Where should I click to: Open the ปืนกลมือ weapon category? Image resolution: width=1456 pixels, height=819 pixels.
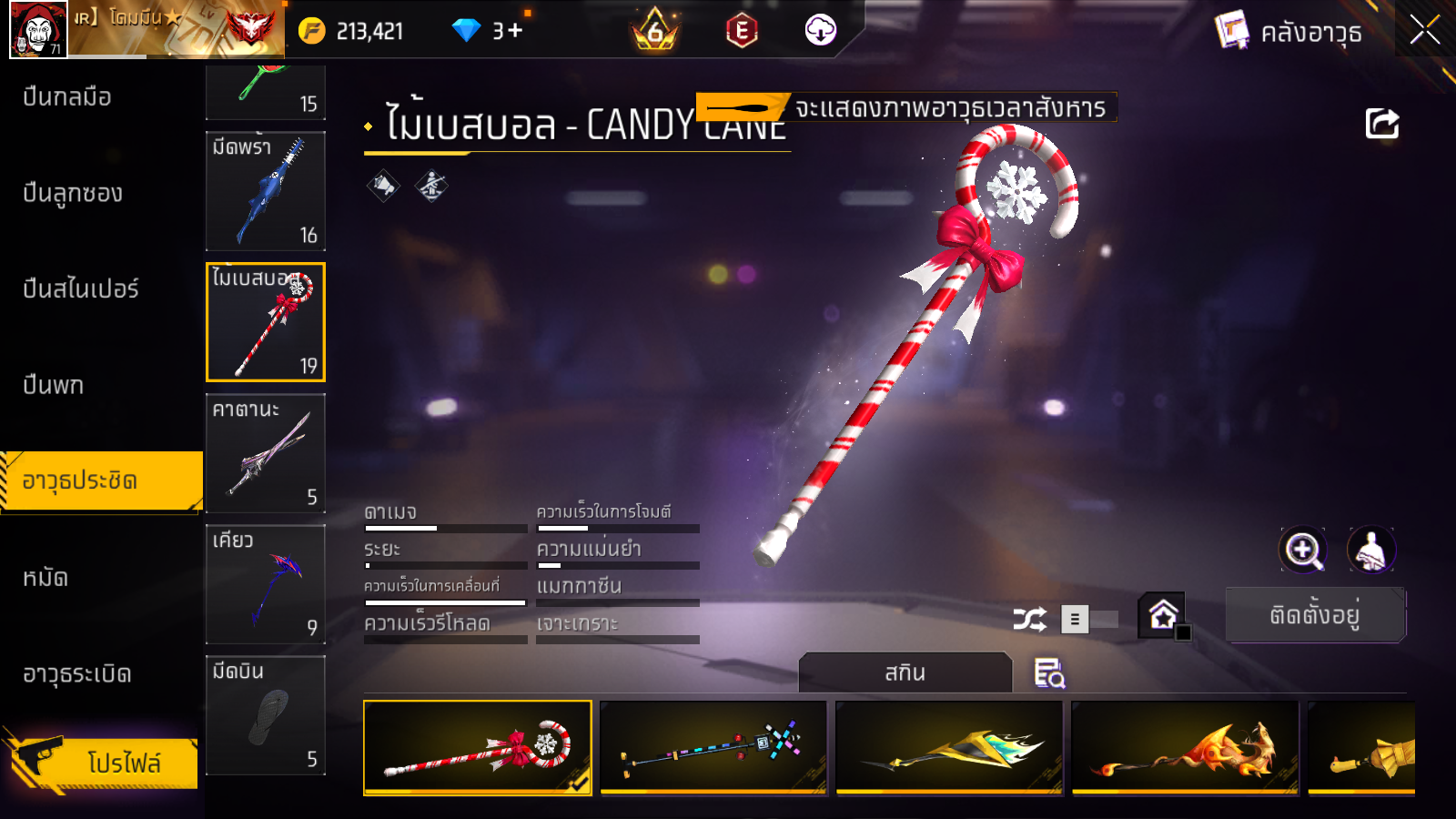click(x=68, y=96)
